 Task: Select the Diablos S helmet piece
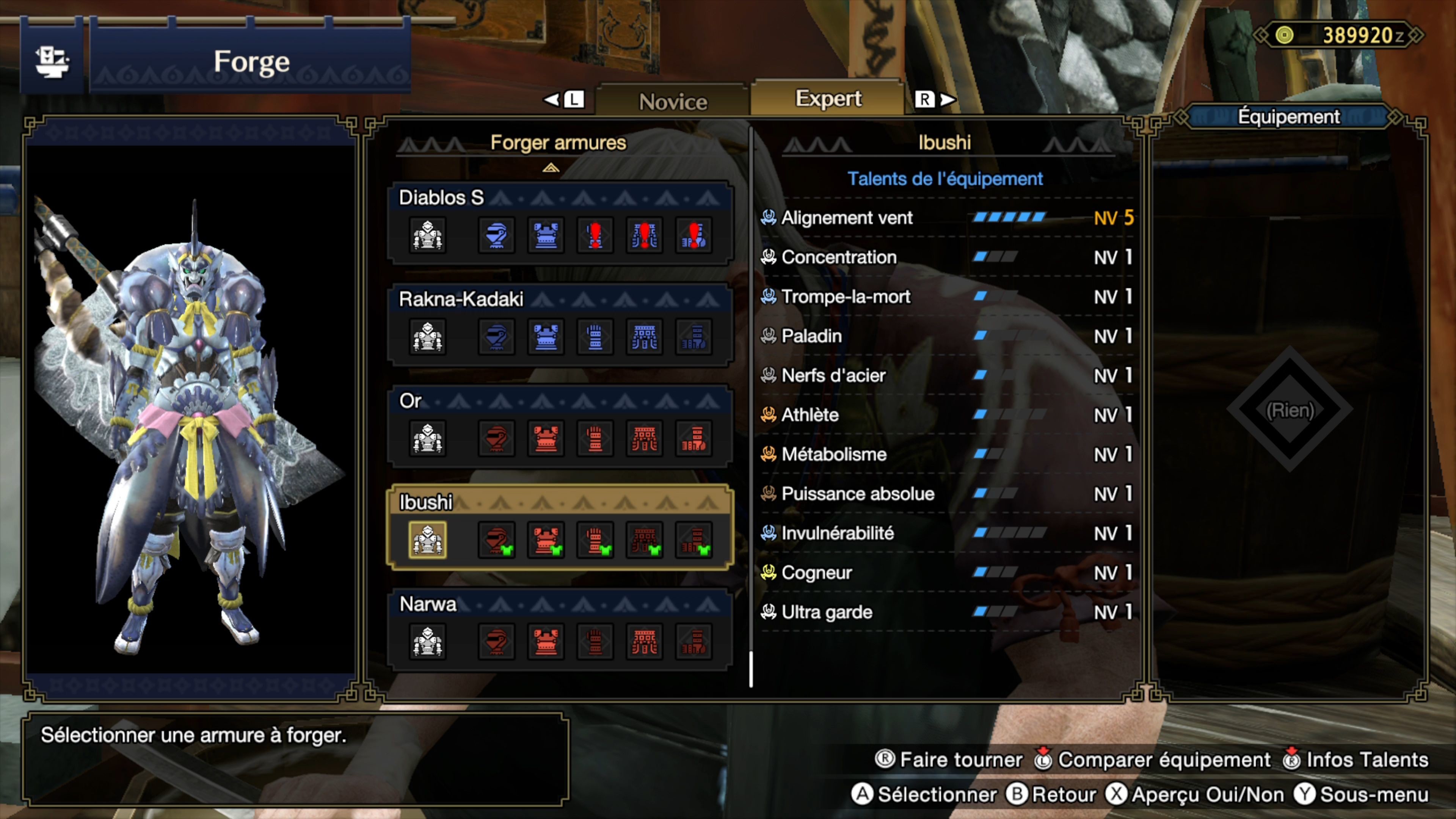coord(496,235)
